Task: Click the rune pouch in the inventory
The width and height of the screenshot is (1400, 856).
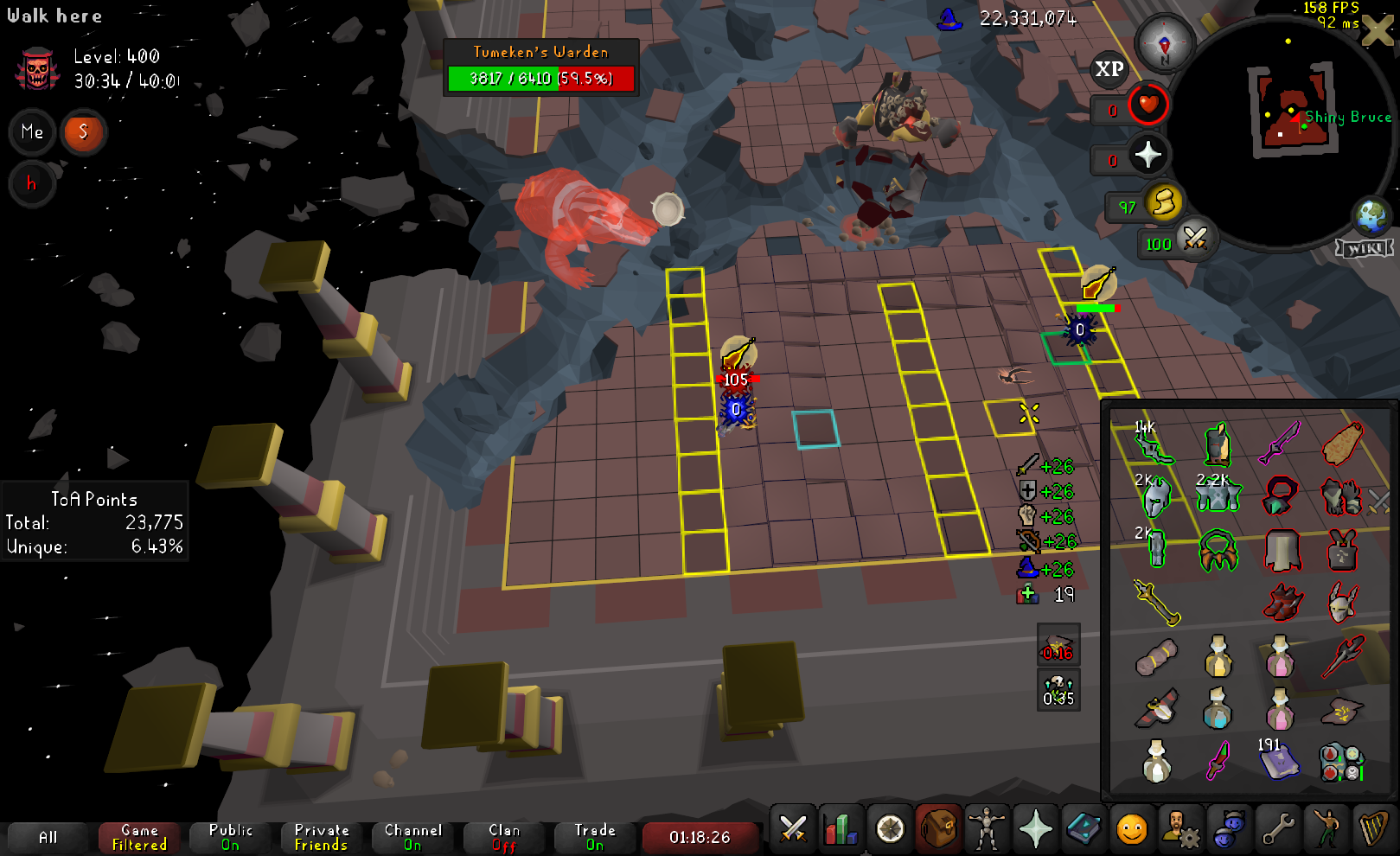Action: (1341, 761)
